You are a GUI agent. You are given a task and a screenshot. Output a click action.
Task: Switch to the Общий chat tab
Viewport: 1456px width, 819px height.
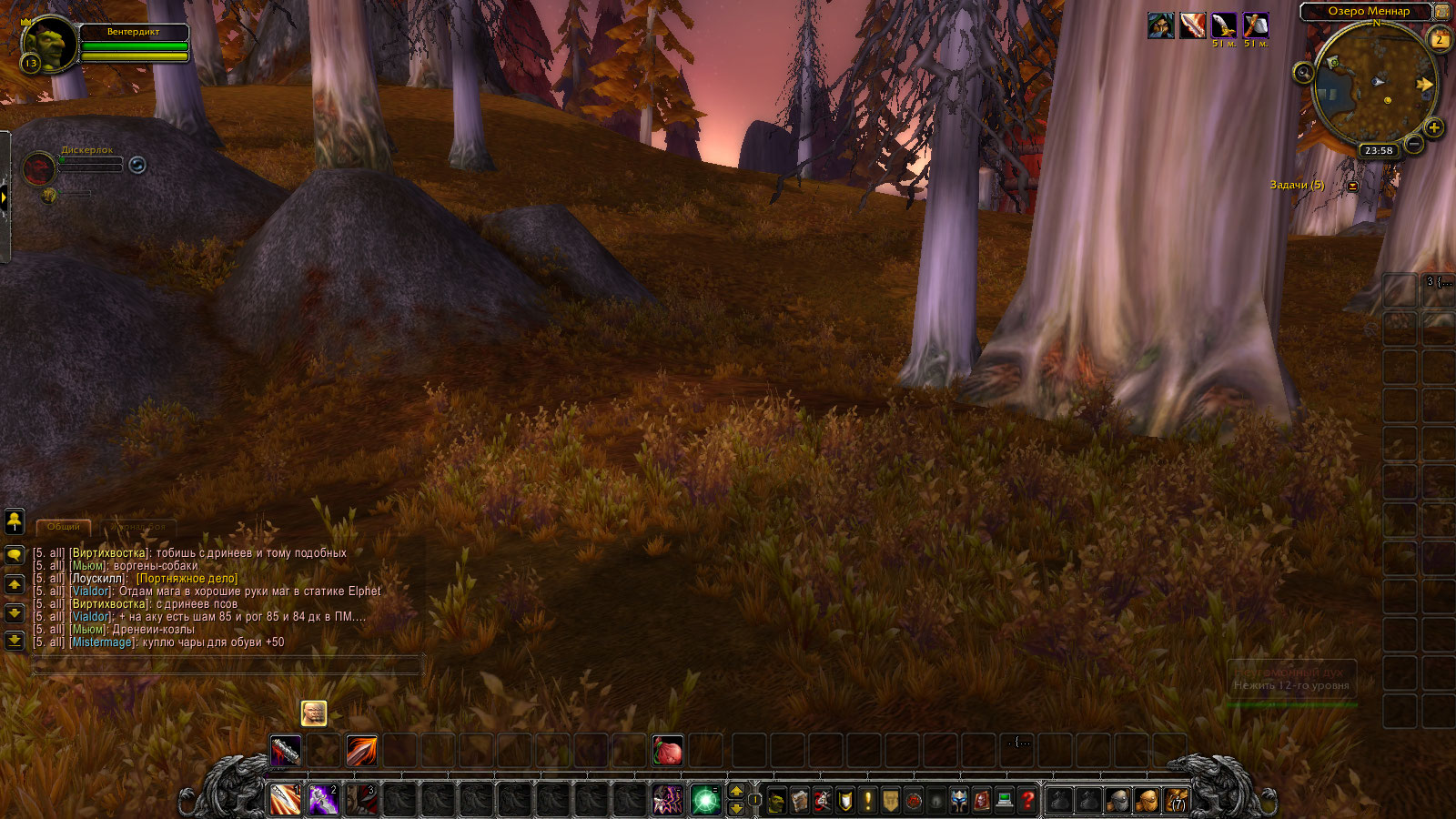pyautogui.click(x=64, y=527)
